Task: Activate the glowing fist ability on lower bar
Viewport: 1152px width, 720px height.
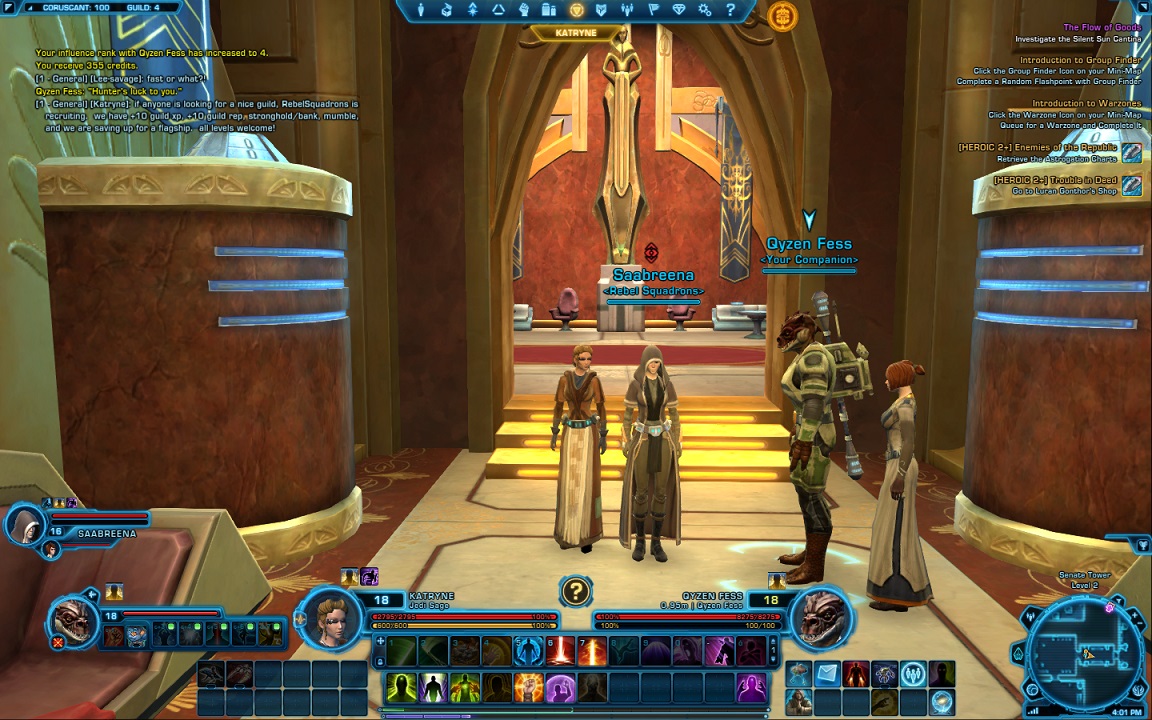Action: [529, 687]
